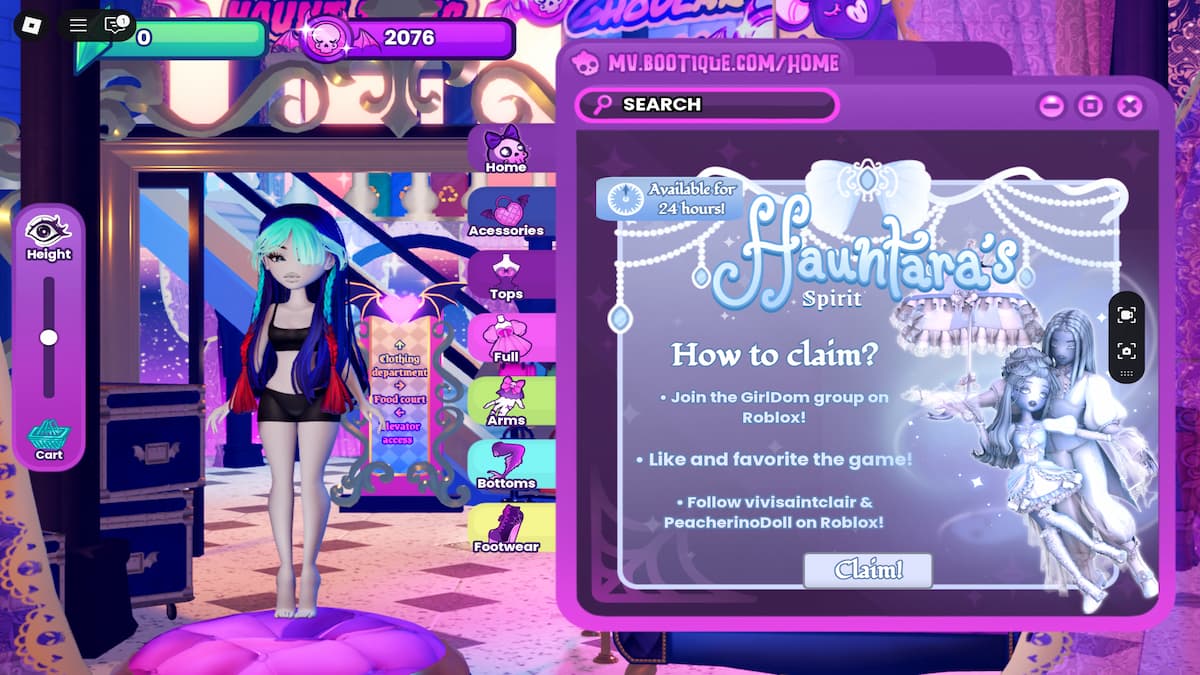Open the shopping Cart
Image resolution: width=1200 pixels, height=675 pixels.
pyautogui.click(x=49, y=439)
